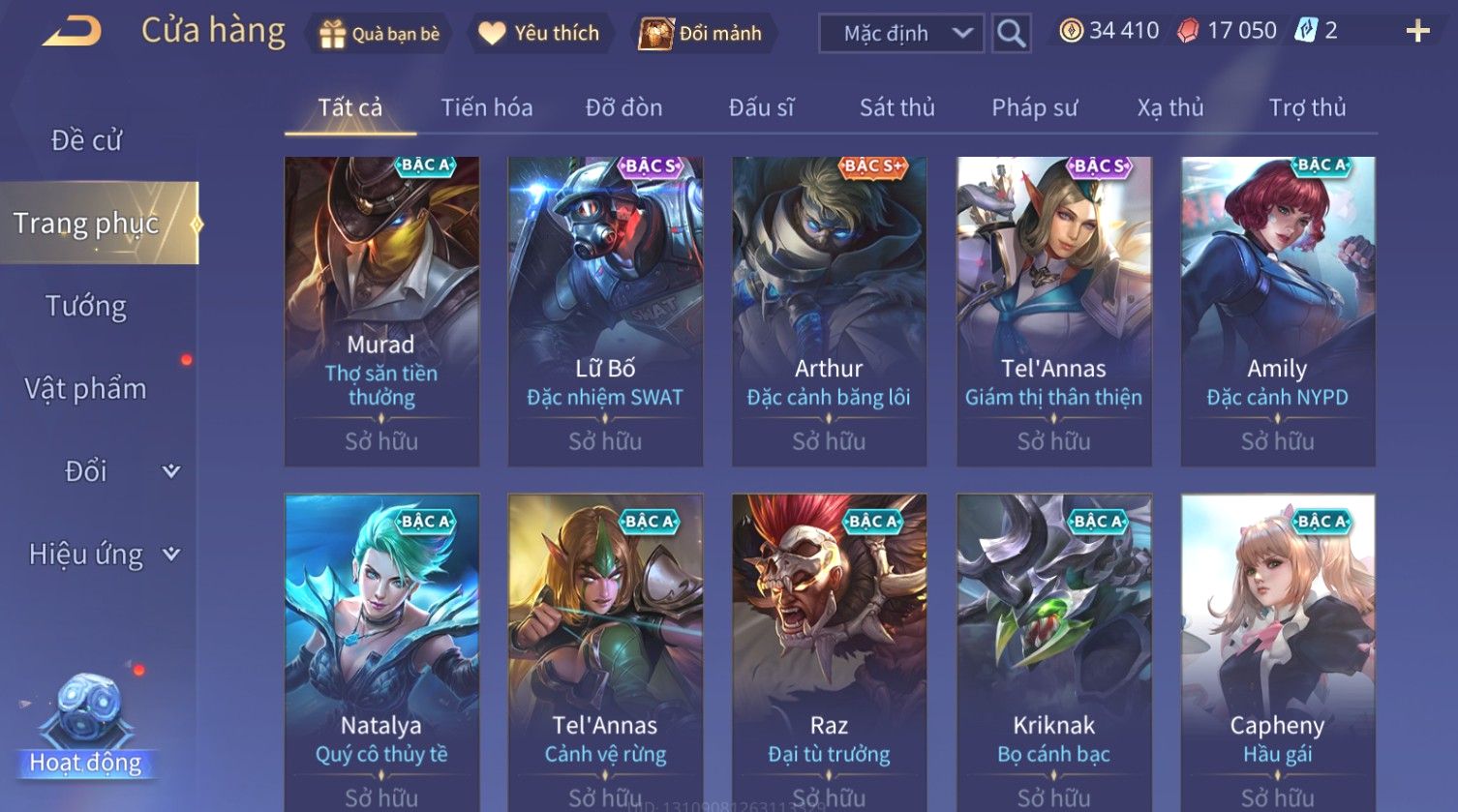Add currency with the plus button
The height and width of the screenshot is (812, 1458).
pyautogui.click(x=1417, y=32)
